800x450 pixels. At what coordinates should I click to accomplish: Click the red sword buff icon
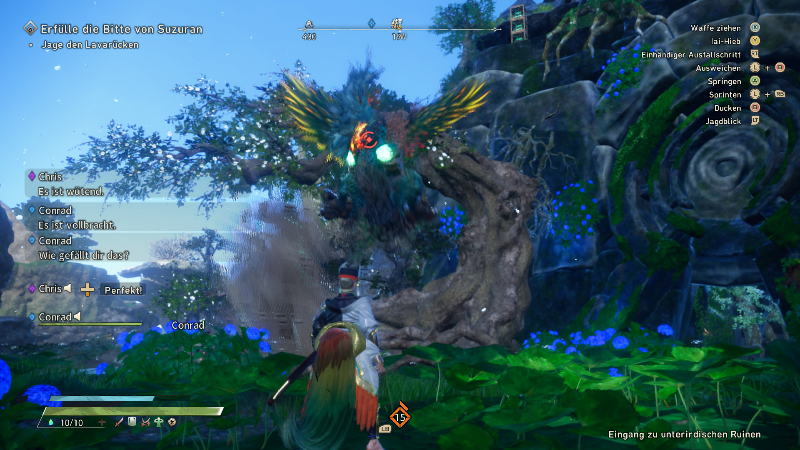click(120, 423)
